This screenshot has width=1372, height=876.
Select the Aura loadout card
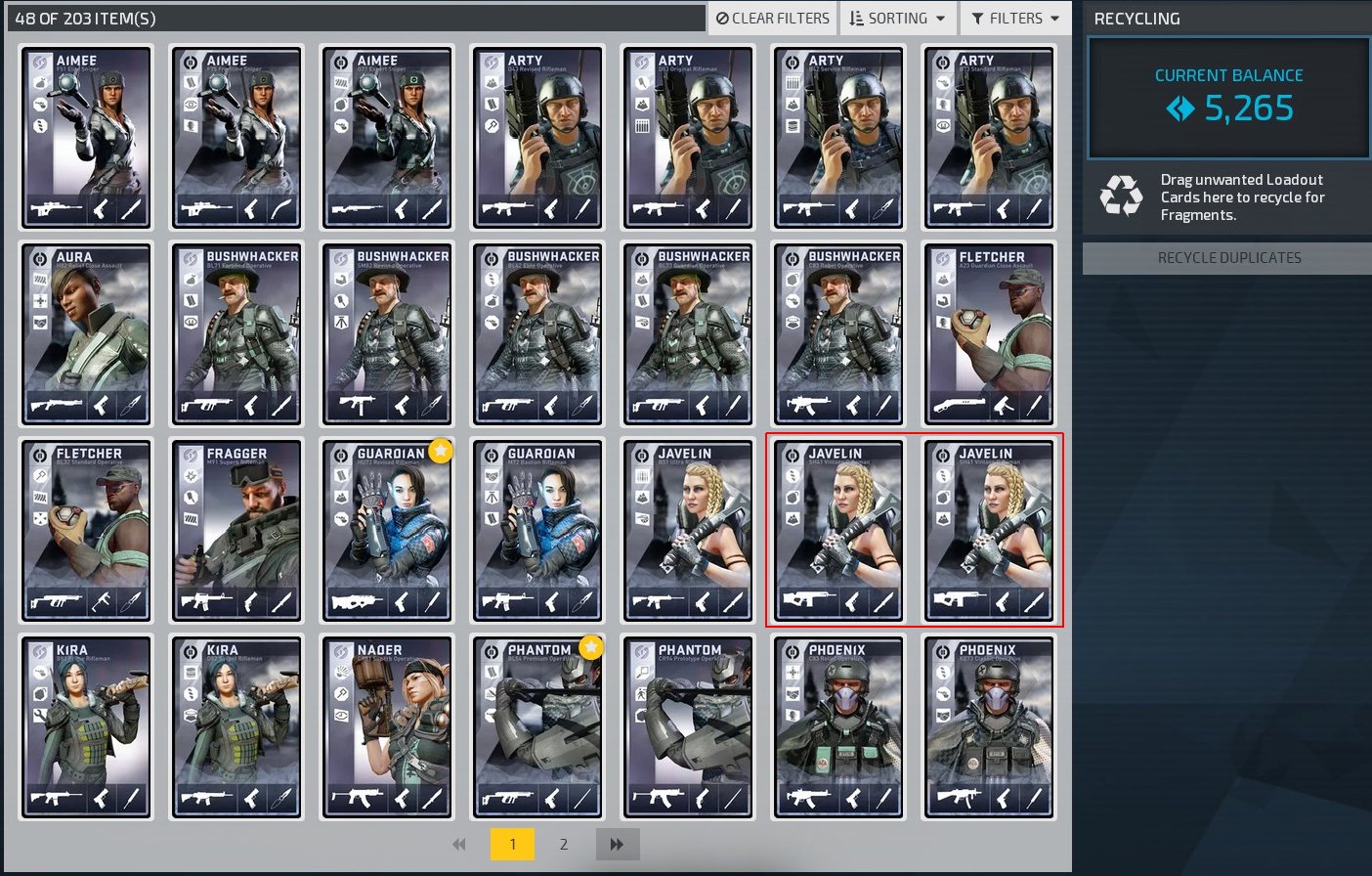pyautogui.click(x=87, y=334)
